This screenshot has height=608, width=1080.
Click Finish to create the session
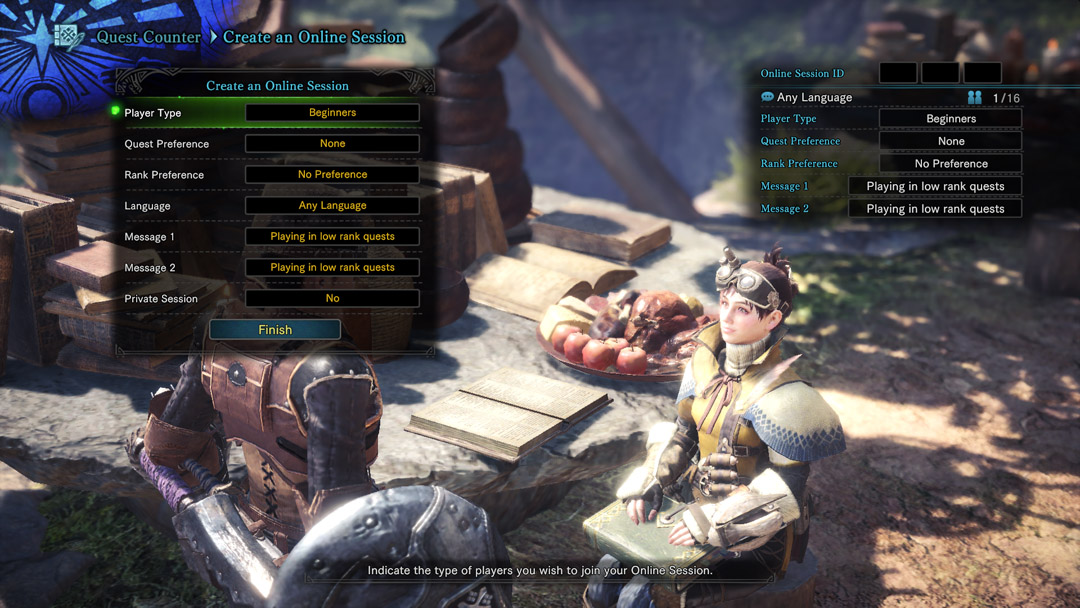(x=275, y=330)
